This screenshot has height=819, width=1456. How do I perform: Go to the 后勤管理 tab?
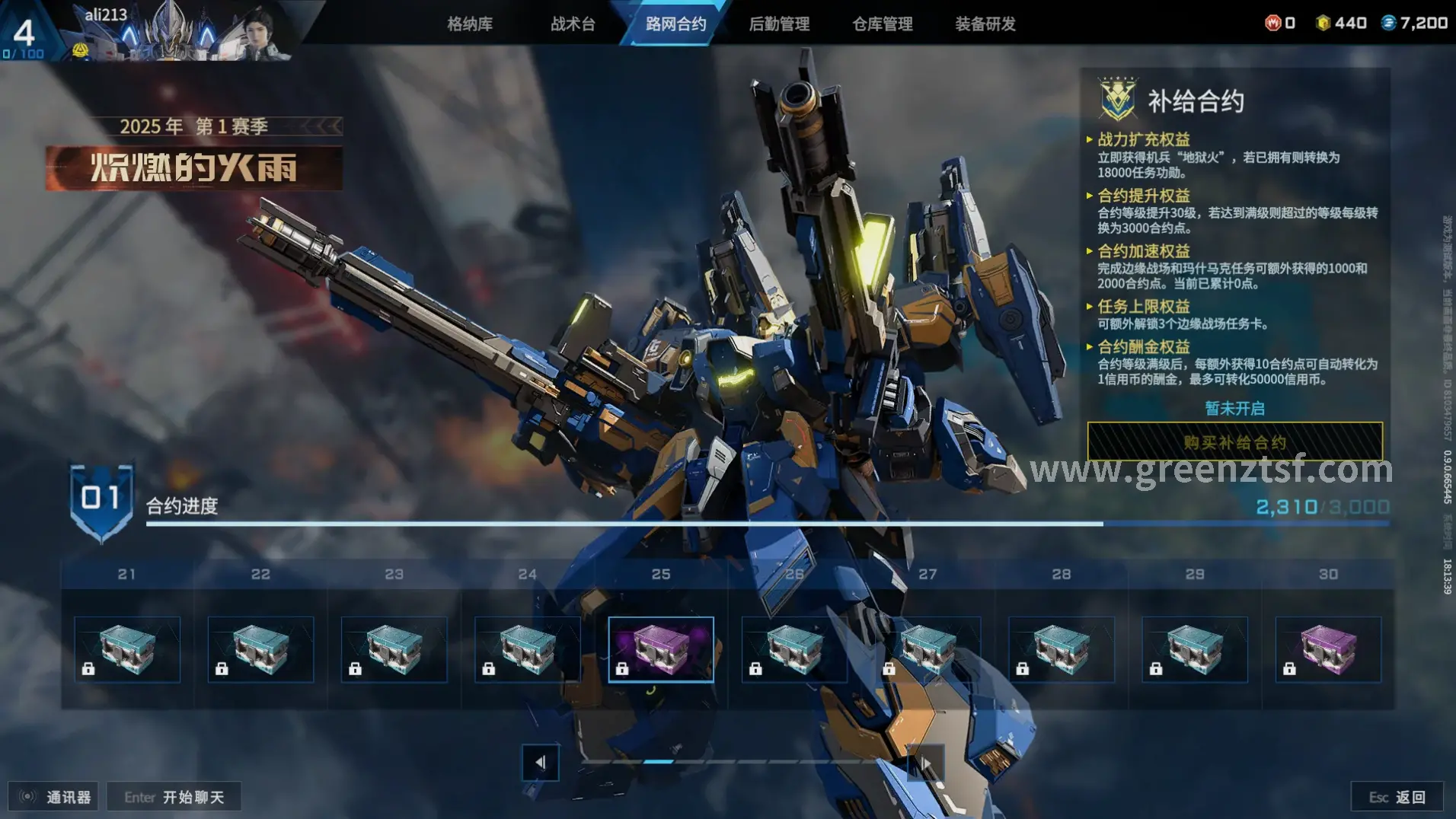[779, 24]
